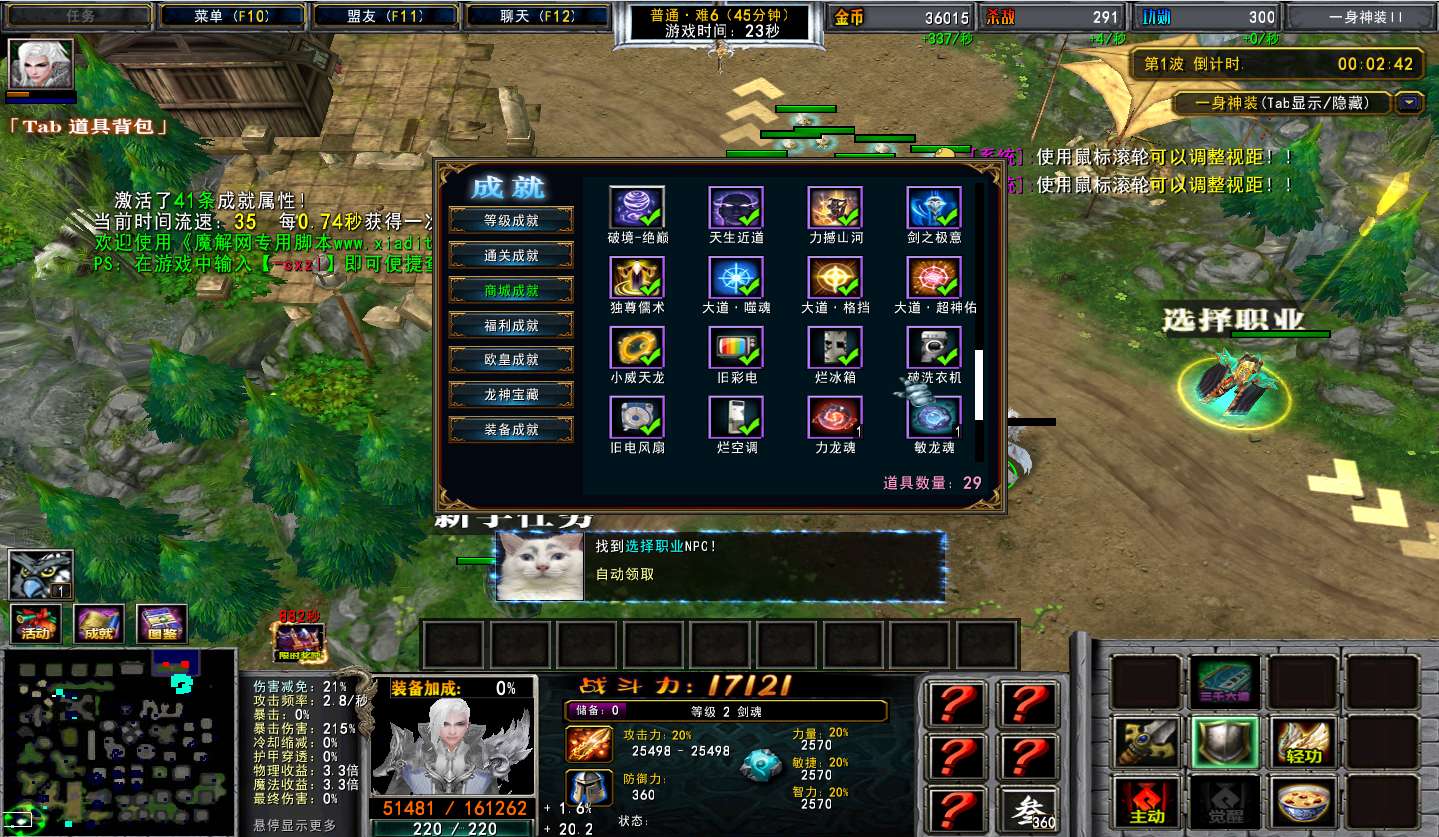Open the 活动 events button
Screen dimensions: 1439x837
point(36,624)
